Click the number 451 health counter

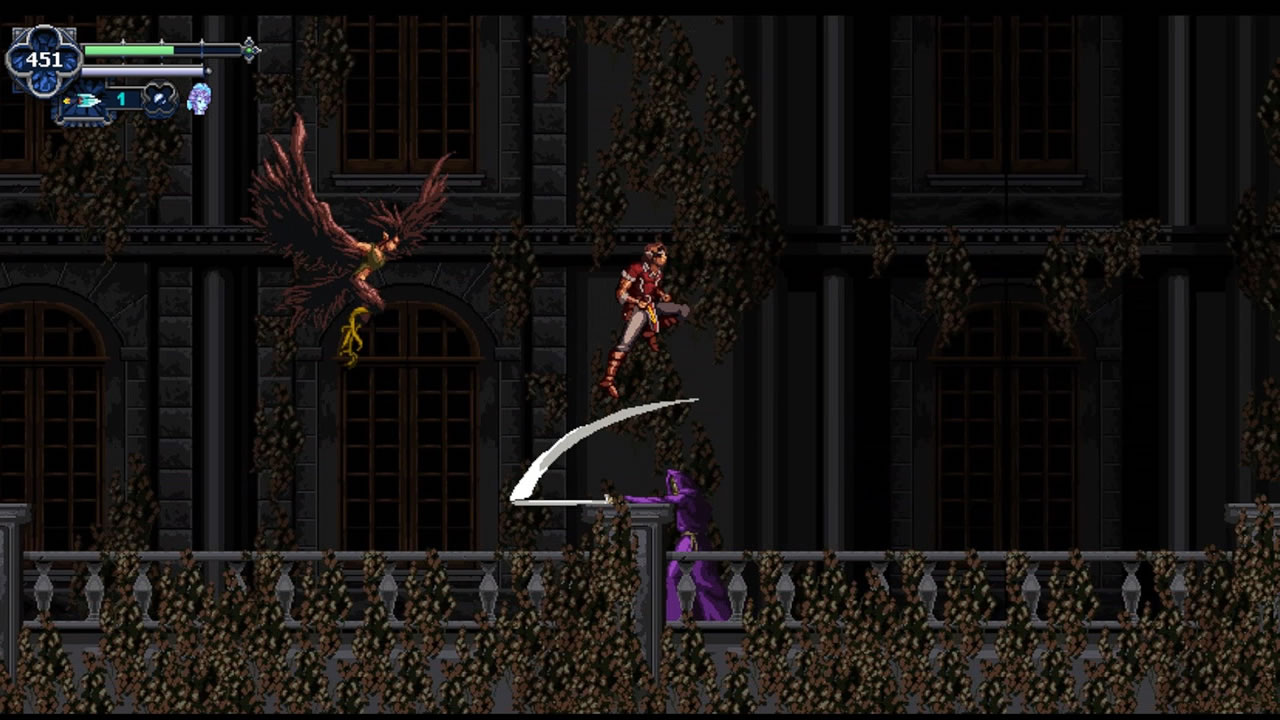[44, 58]
